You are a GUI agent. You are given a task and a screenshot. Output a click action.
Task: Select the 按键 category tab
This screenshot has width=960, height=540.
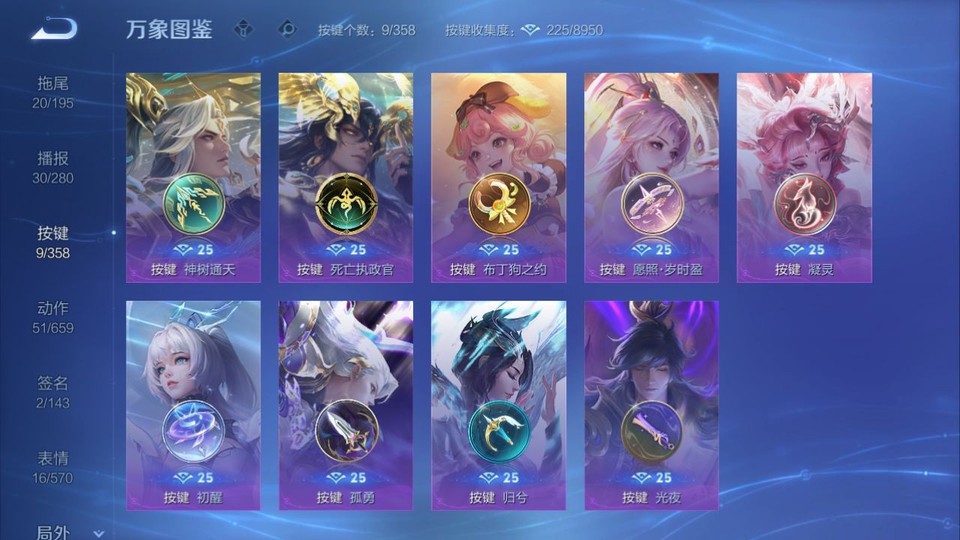pyautogui.click(x=53, y=242)
